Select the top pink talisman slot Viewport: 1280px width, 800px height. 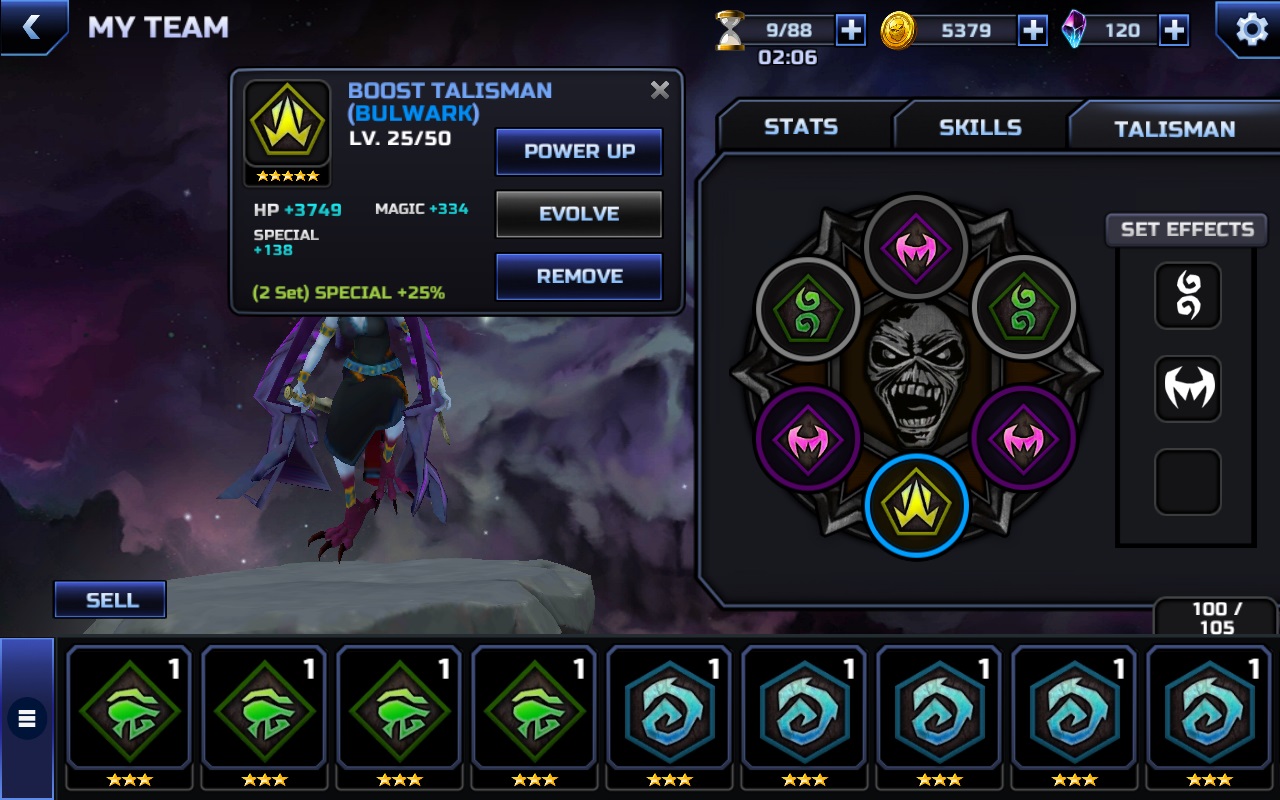click(x=916, y=246)
